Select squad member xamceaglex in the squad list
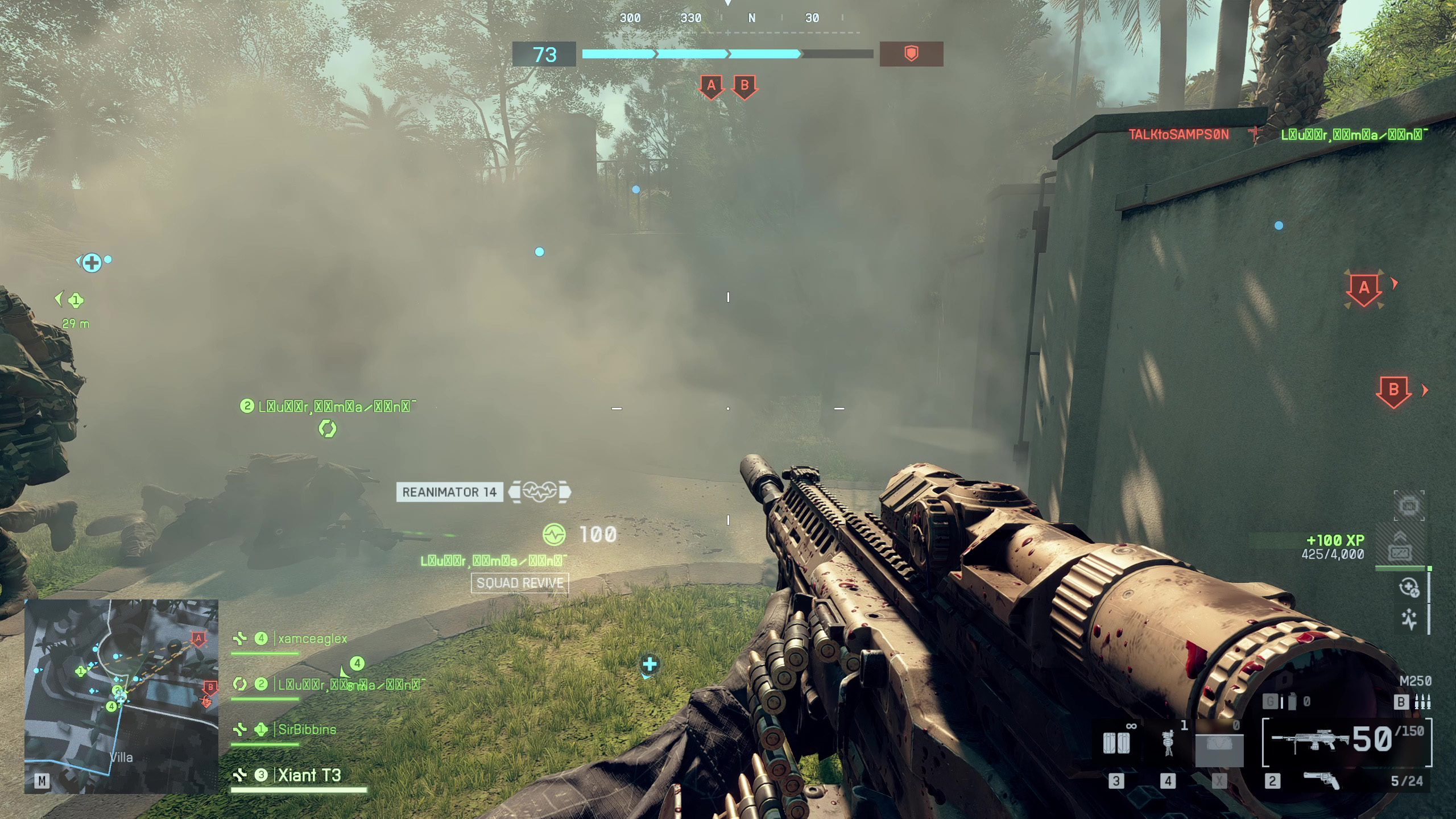Screen dimensions: 1456x819 click(x=312, y=639)
